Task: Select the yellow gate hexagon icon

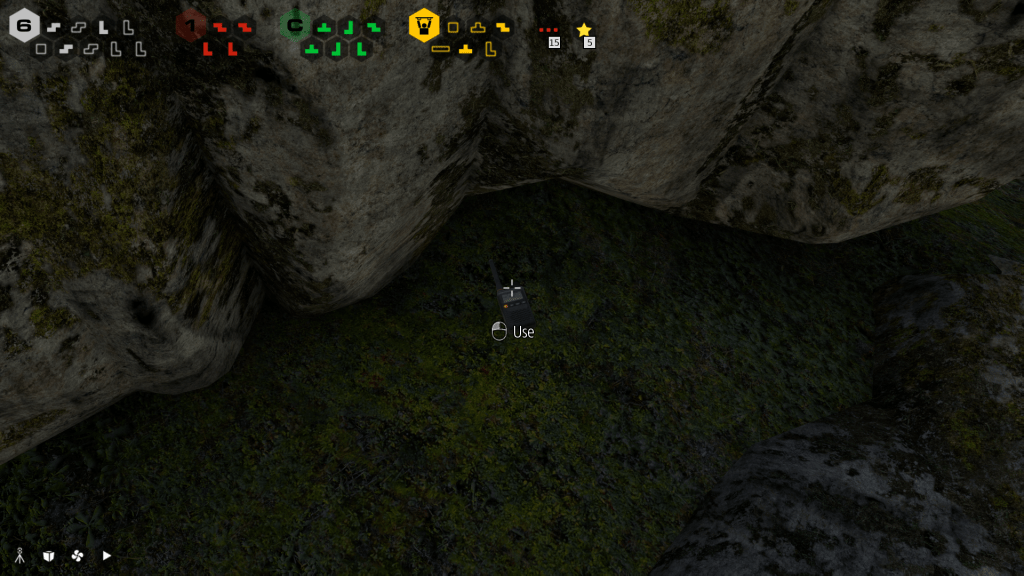Action: (424, 25)
